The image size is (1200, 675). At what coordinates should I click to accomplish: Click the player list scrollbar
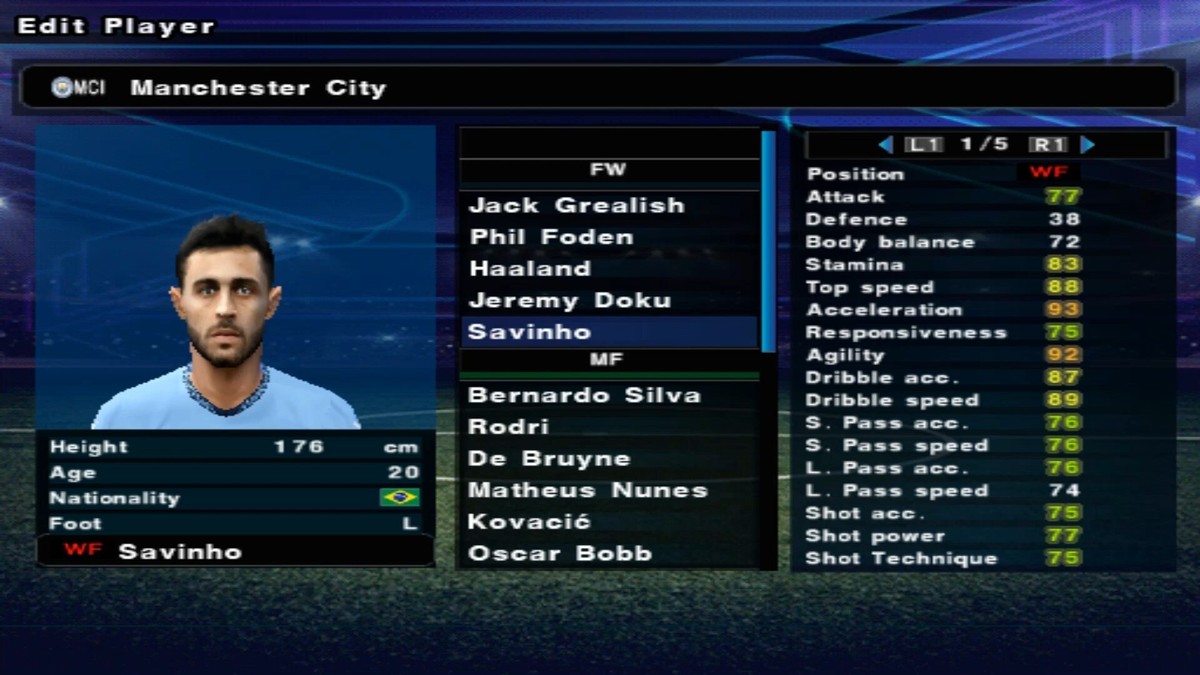coord(768,240)
